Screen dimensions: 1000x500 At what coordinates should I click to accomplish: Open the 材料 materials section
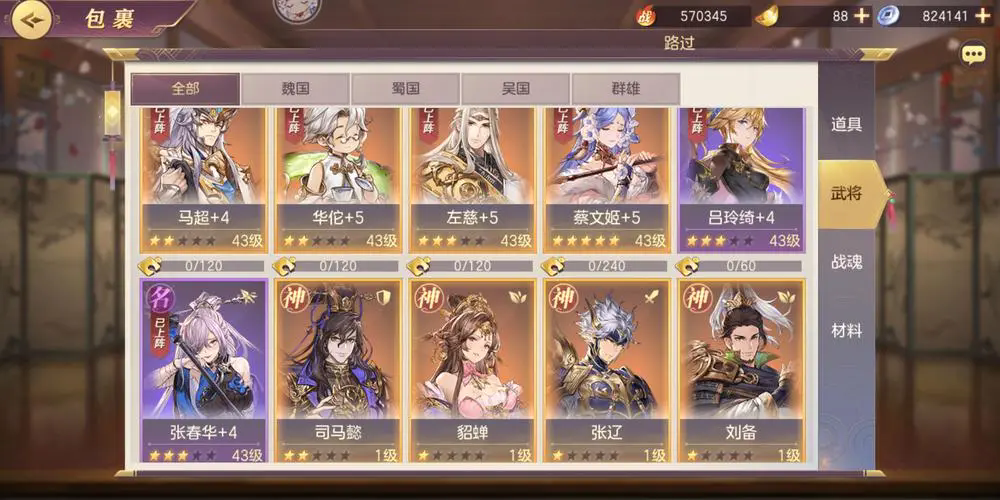(x=846, y=330)
